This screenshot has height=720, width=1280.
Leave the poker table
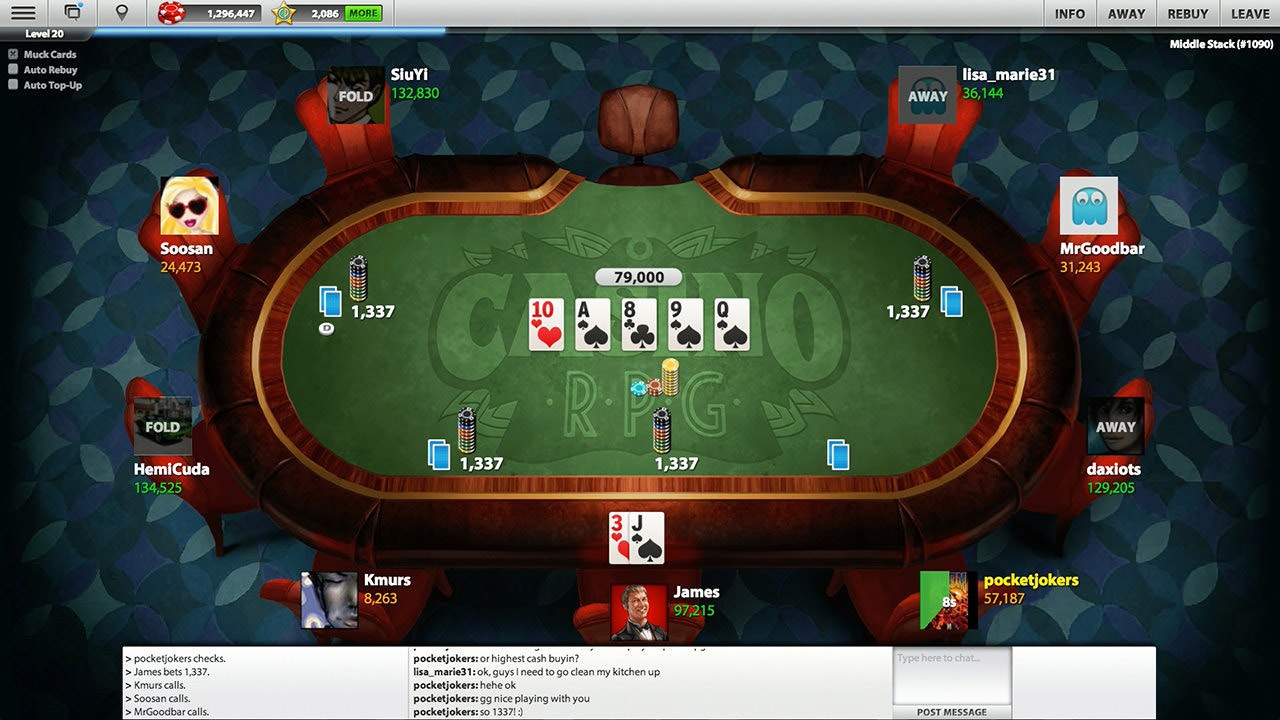point(1250,14)
